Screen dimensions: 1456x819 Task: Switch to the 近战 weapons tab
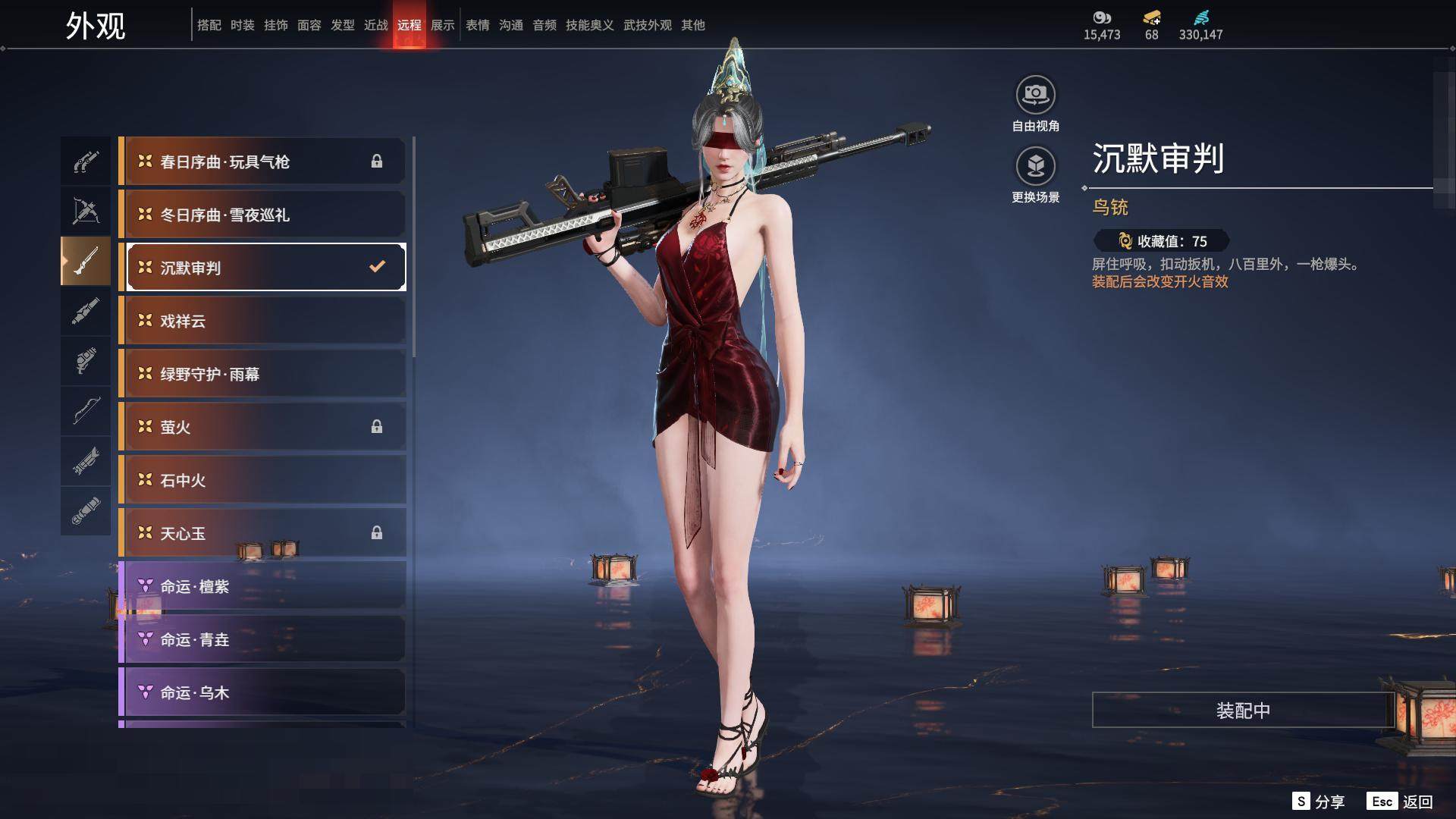tap(376, 25)
